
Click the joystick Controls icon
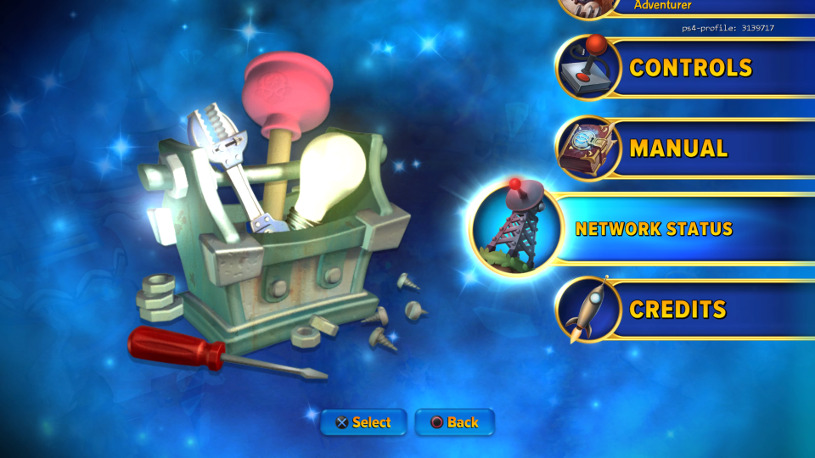pos(589,68)
